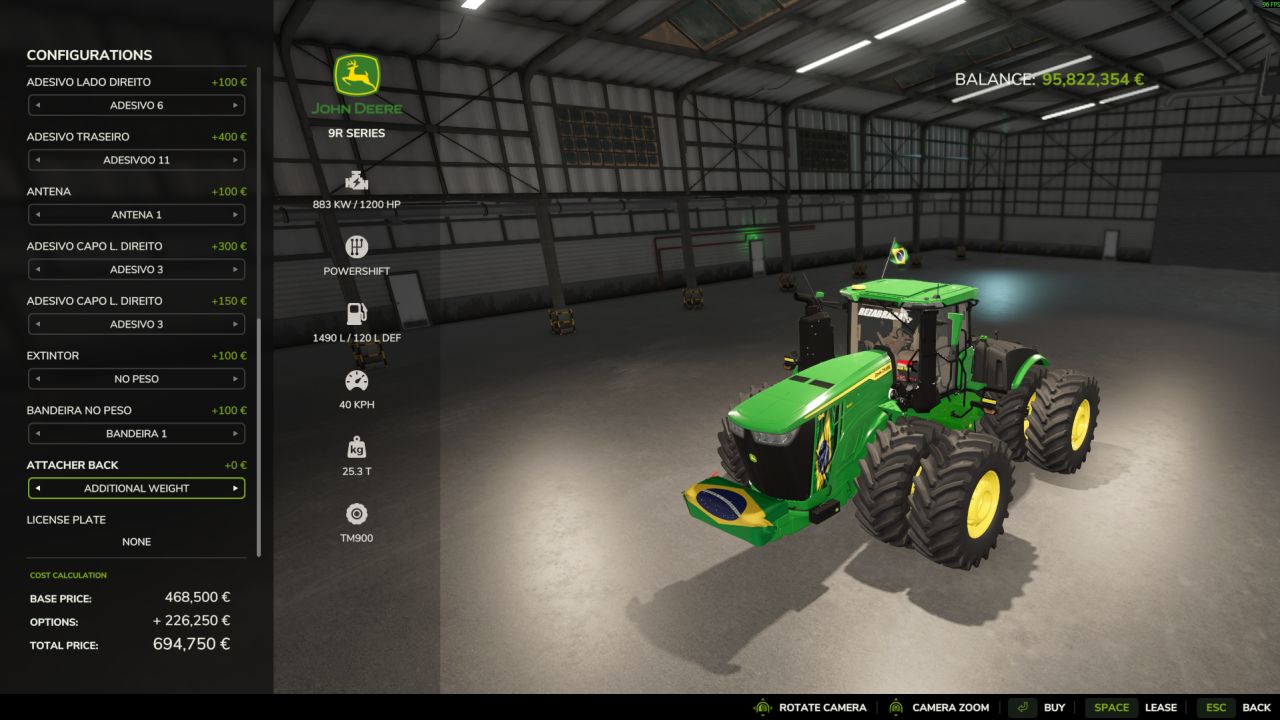
Task: Choose next Adesivo Traseiro sticker
Action: click(x=236, y=160)
